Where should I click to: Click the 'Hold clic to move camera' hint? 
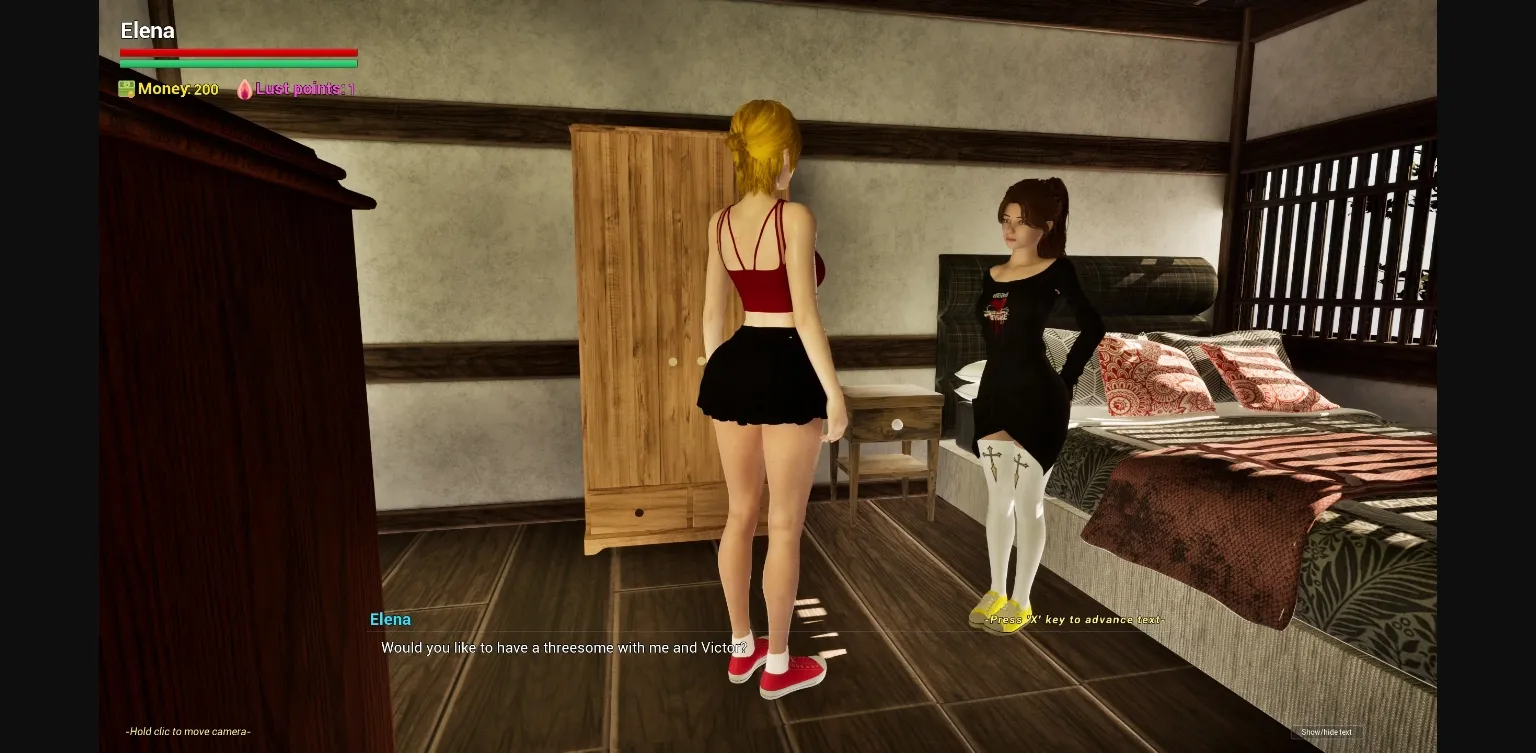tap(187, 731)
